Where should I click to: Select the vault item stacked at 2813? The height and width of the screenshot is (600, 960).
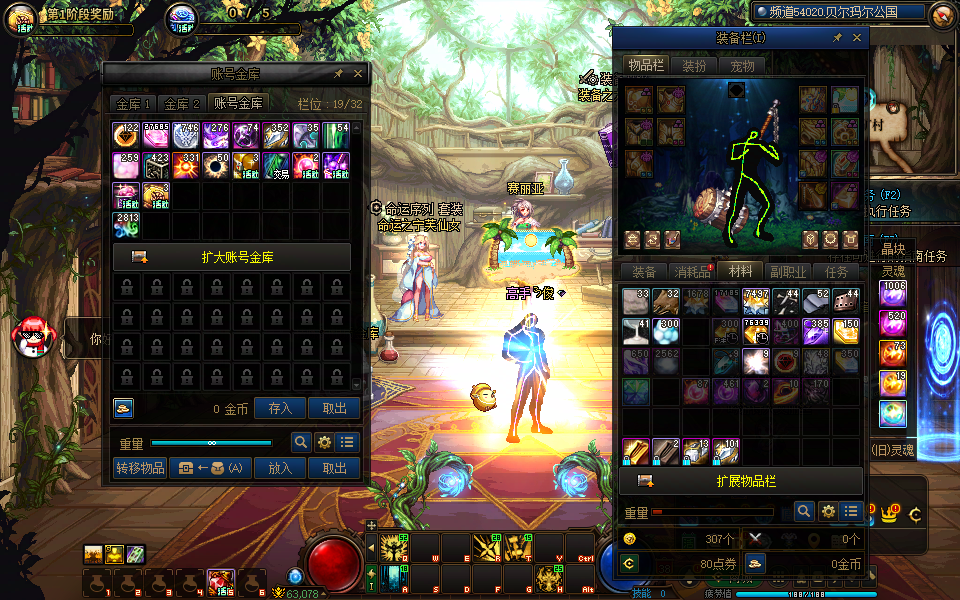[x=126, y=224]
